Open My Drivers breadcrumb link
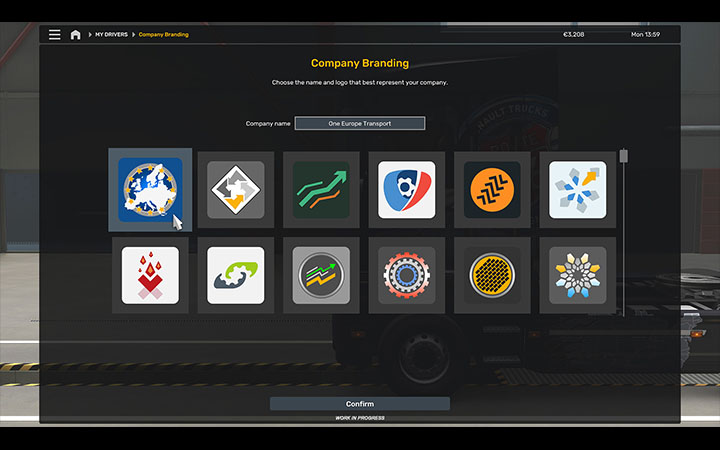The width and height of the screenshot is (720, 450). pos(111,35)
